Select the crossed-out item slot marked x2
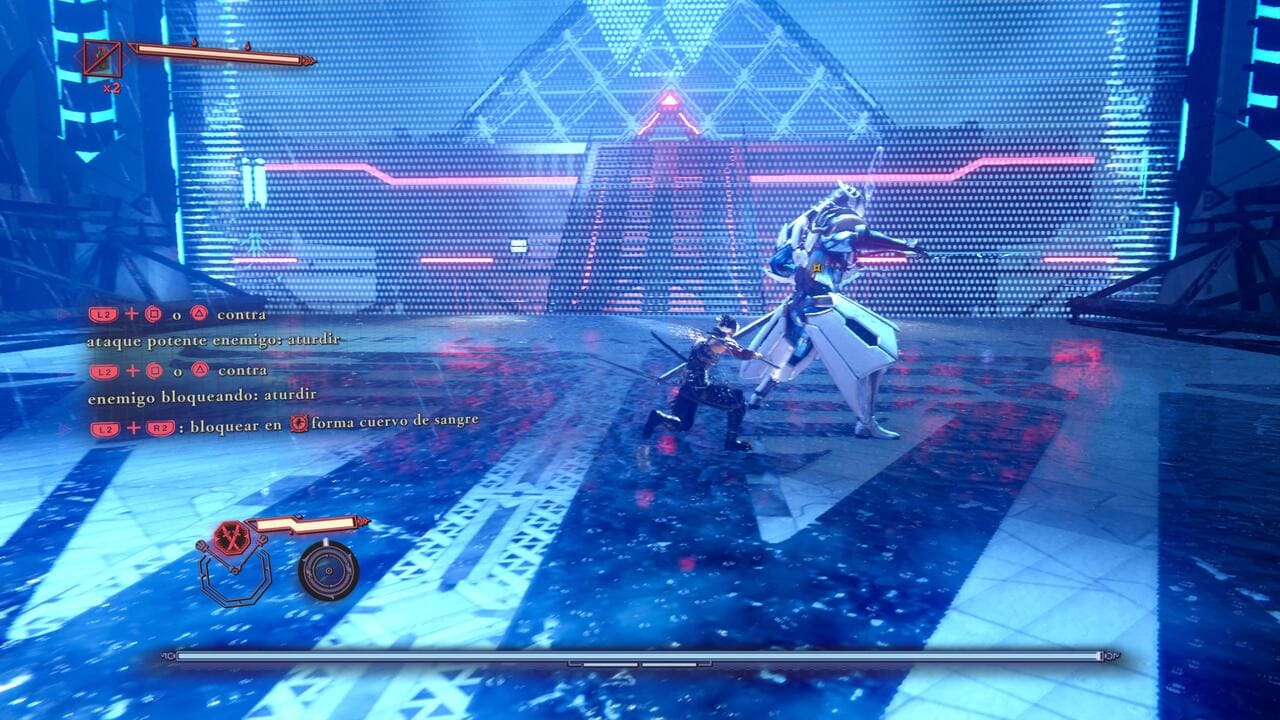Viewport: 1280px width, 720px height. tap(102, 59)
